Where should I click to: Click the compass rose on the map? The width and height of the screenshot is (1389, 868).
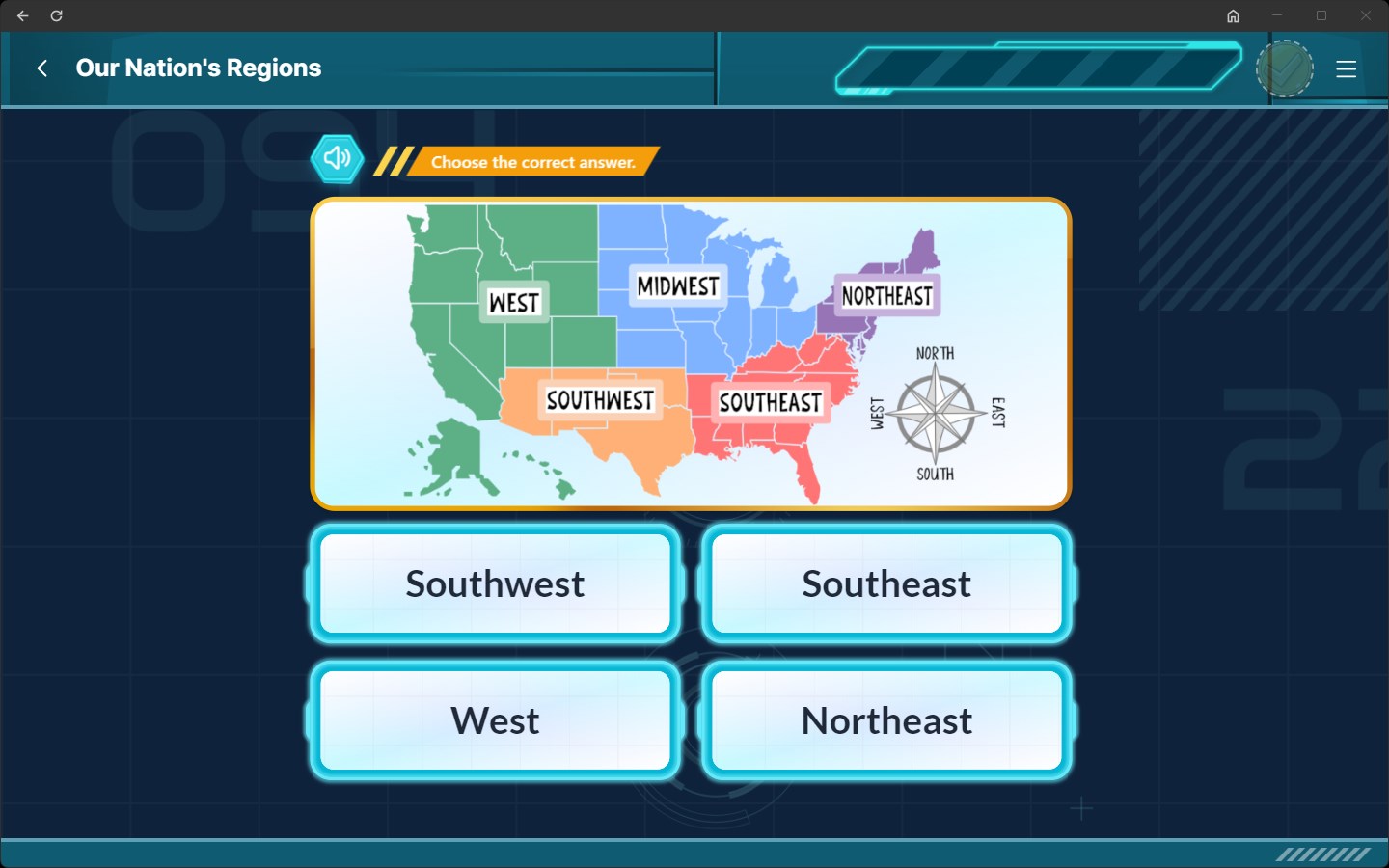coord(932,415)
